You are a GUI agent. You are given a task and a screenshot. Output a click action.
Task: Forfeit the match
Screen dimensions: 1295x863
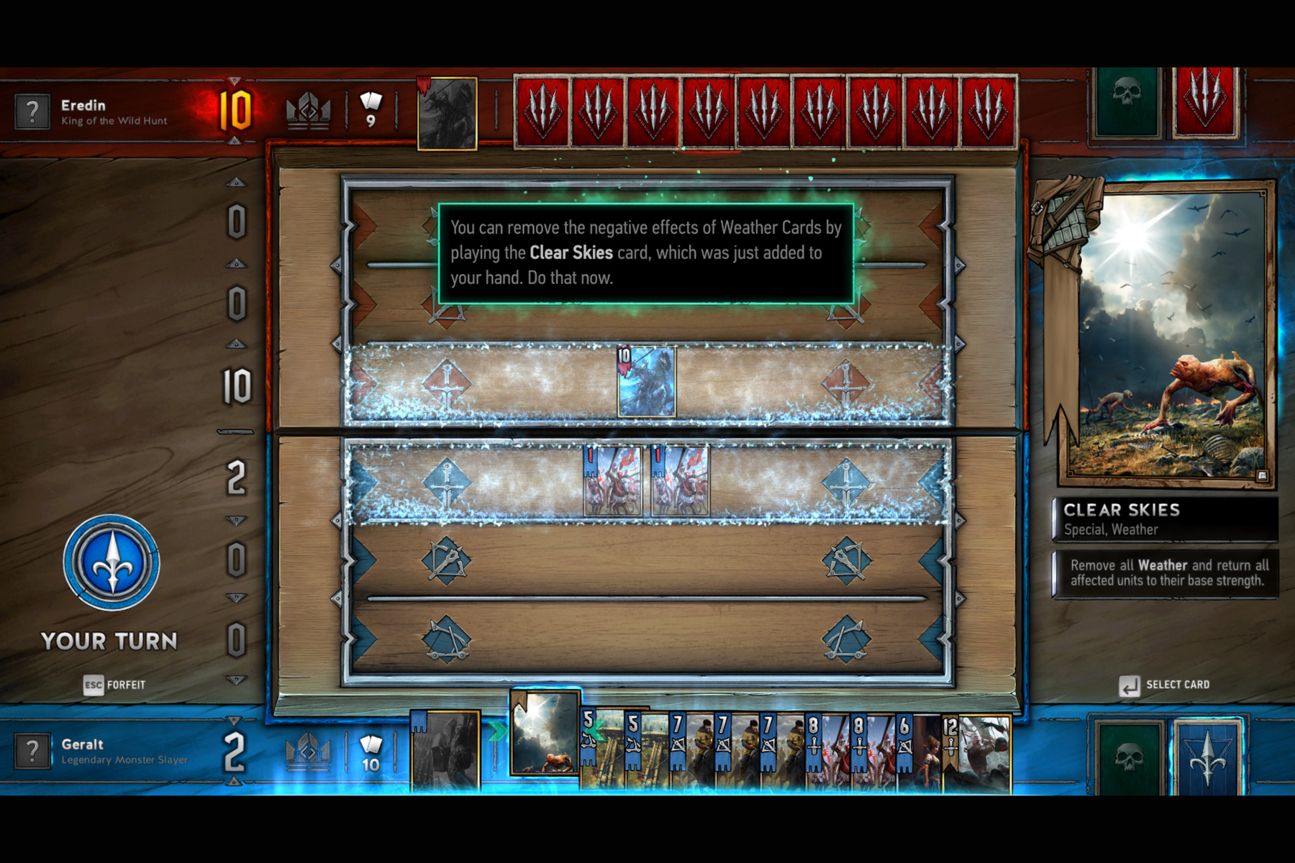(x=115, y=685)
